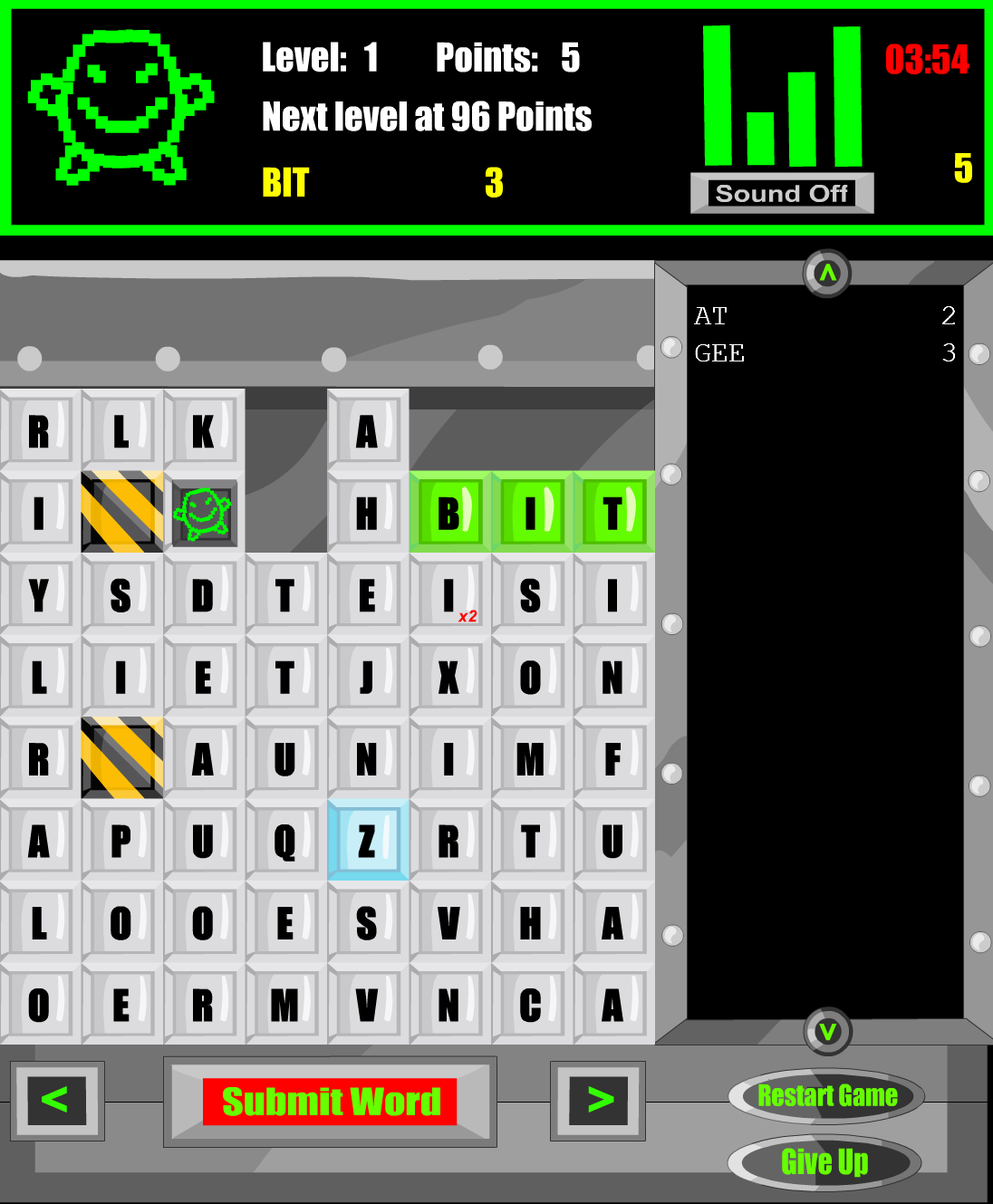Choose the Give Up button
The image size is (993, 1204).
click(x=824, y=1161)
